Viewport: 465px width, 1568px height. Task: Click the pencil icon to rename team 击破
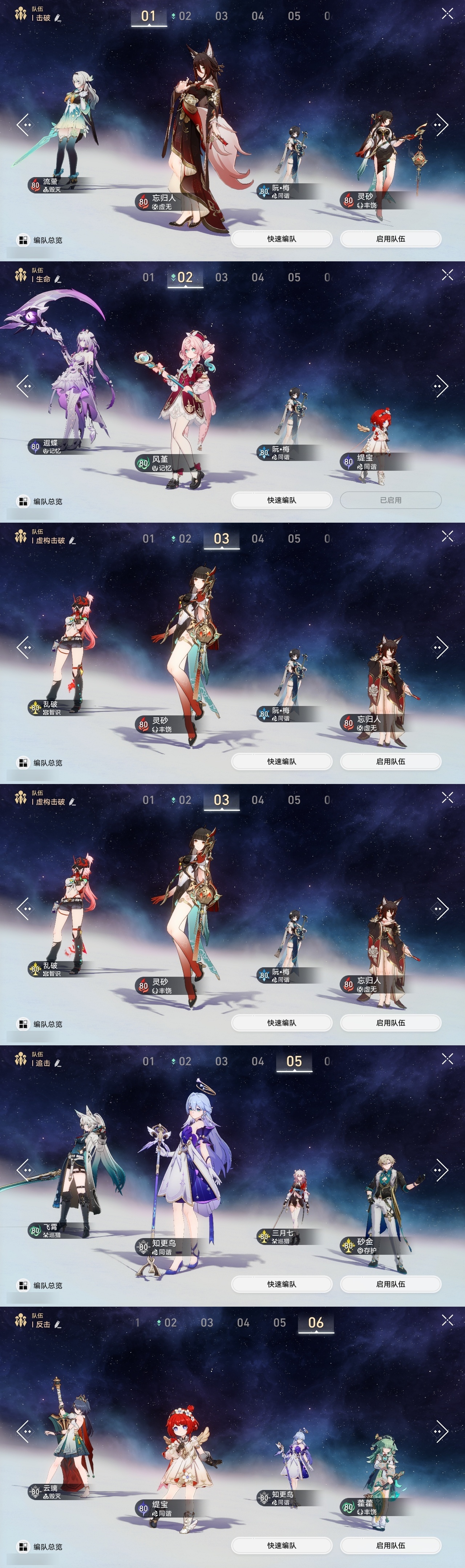coord(58,17)
